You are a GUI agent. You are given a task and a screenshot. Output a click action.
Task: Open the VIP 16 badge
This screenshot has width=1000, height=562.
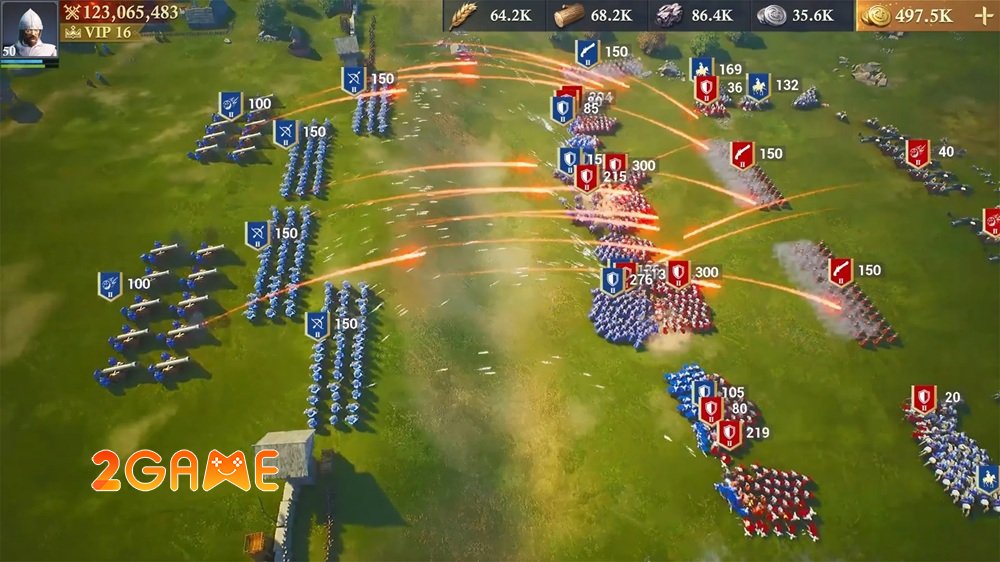pyautogui.click(x=98, y=32)
